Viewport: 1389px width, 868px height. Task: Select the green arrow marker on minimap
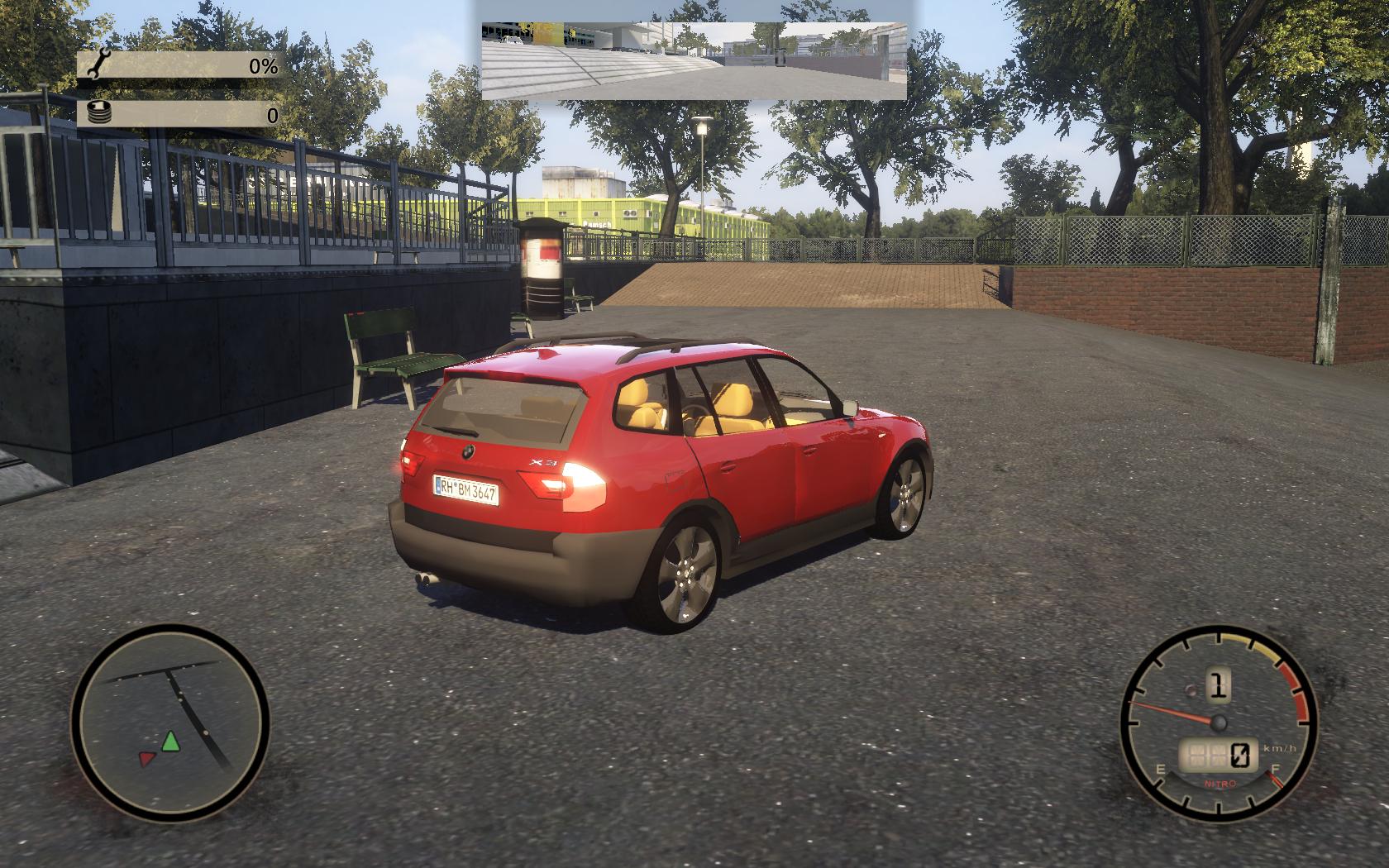(x=170, y=741)
